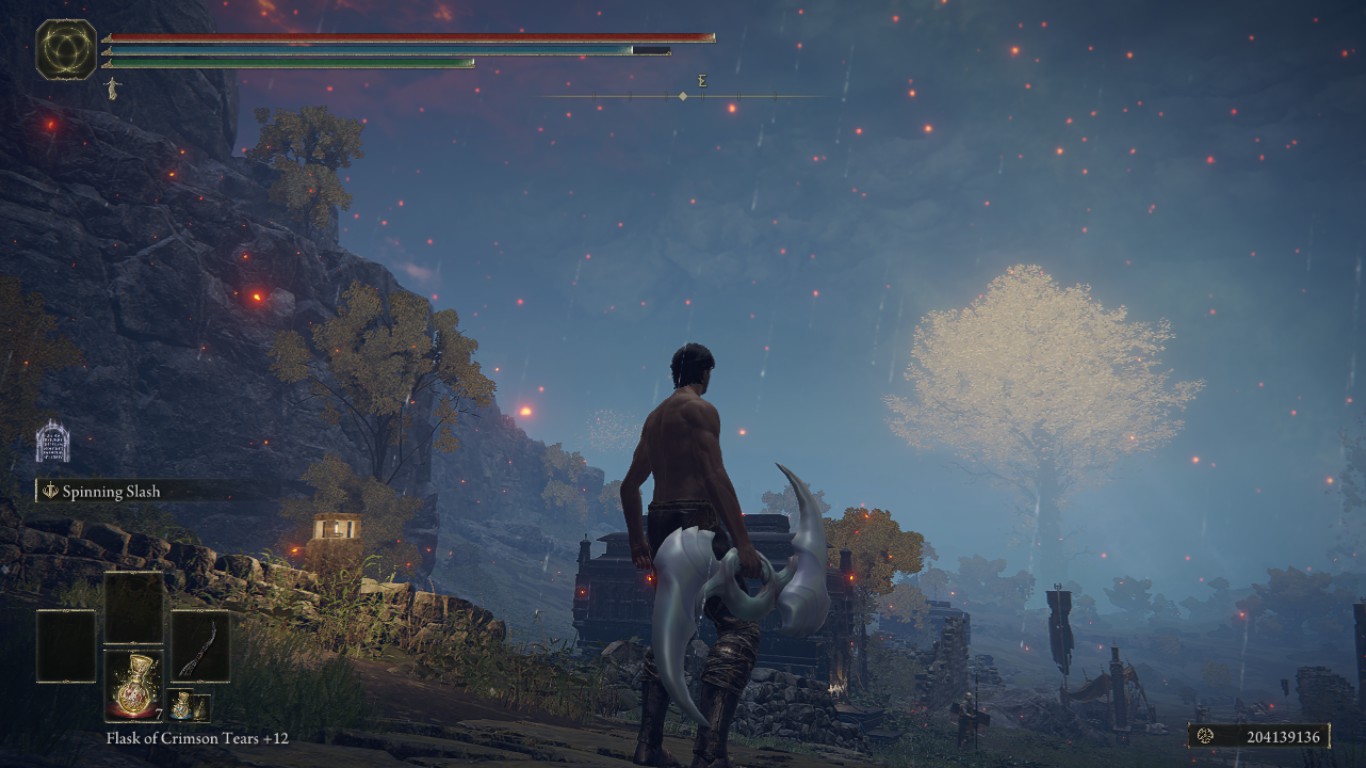Click the Spinning Slash skill label
The height and width of the screenshot is (768, 1366).
[x=111, y=491]
